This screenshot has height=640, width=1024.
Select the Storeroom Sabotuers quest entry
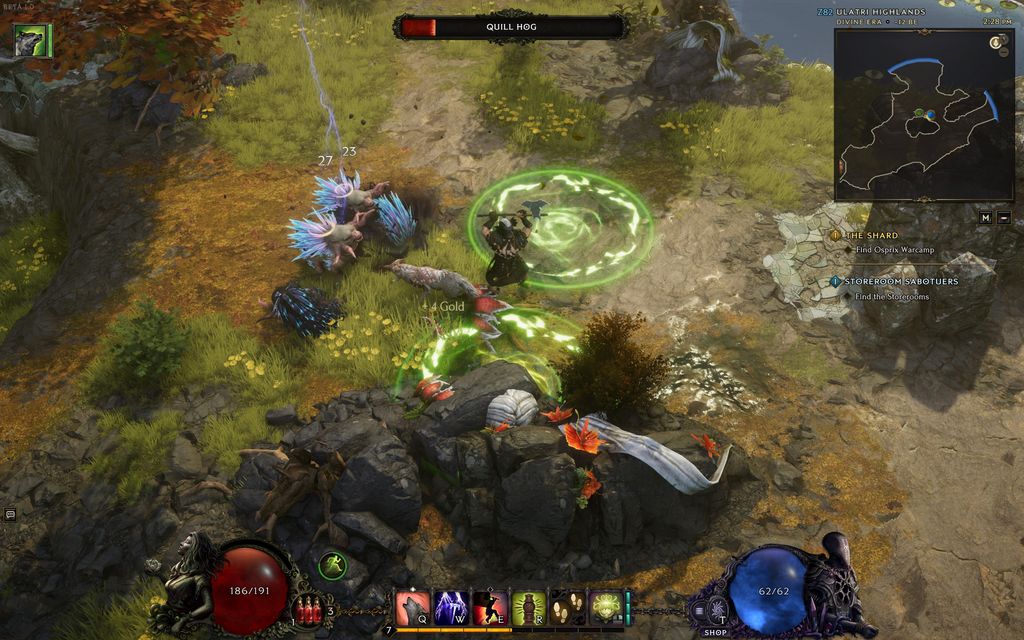900,282
